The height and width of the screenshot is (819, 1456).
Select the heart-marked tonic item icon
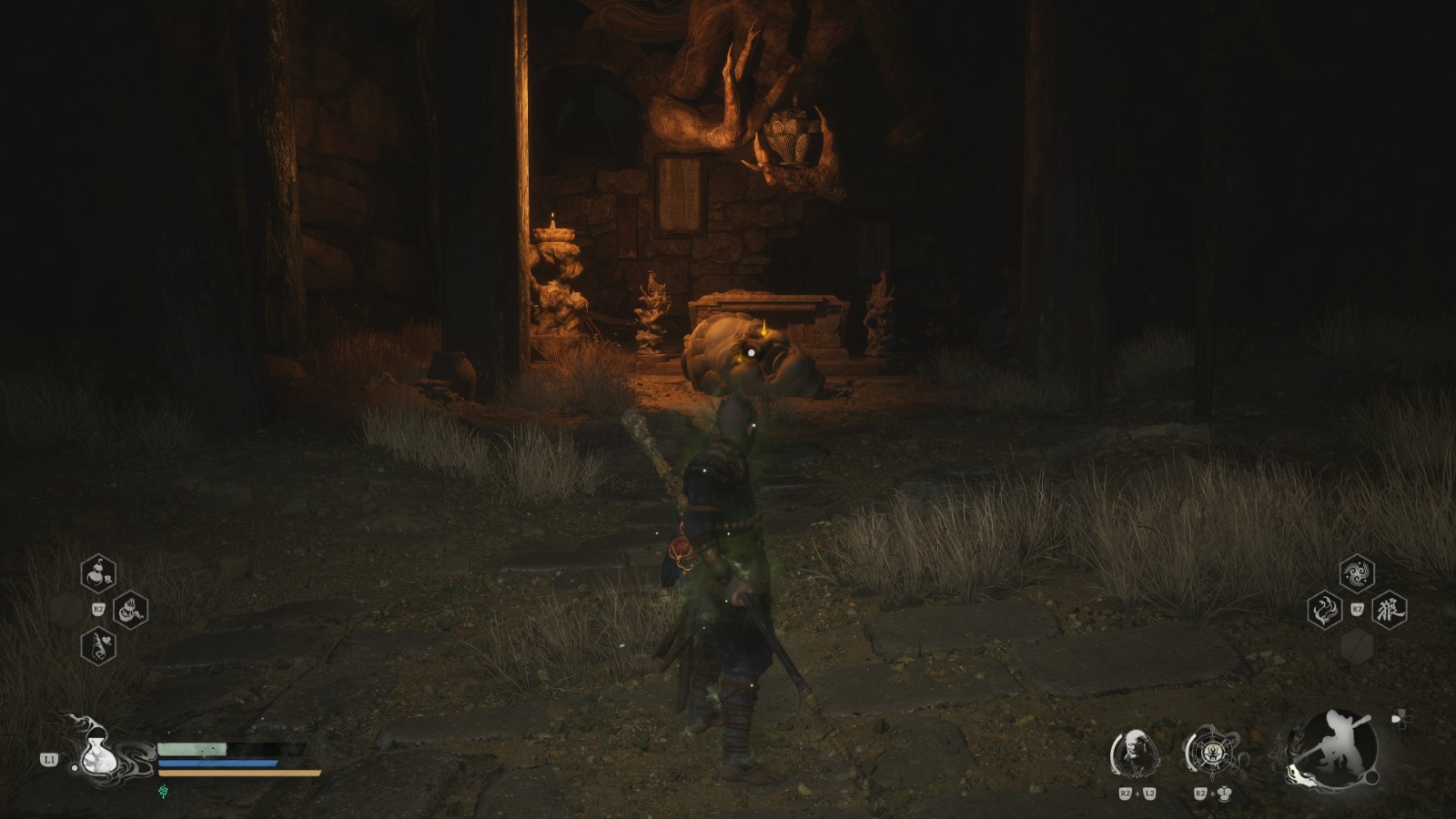tap(98, 647)
